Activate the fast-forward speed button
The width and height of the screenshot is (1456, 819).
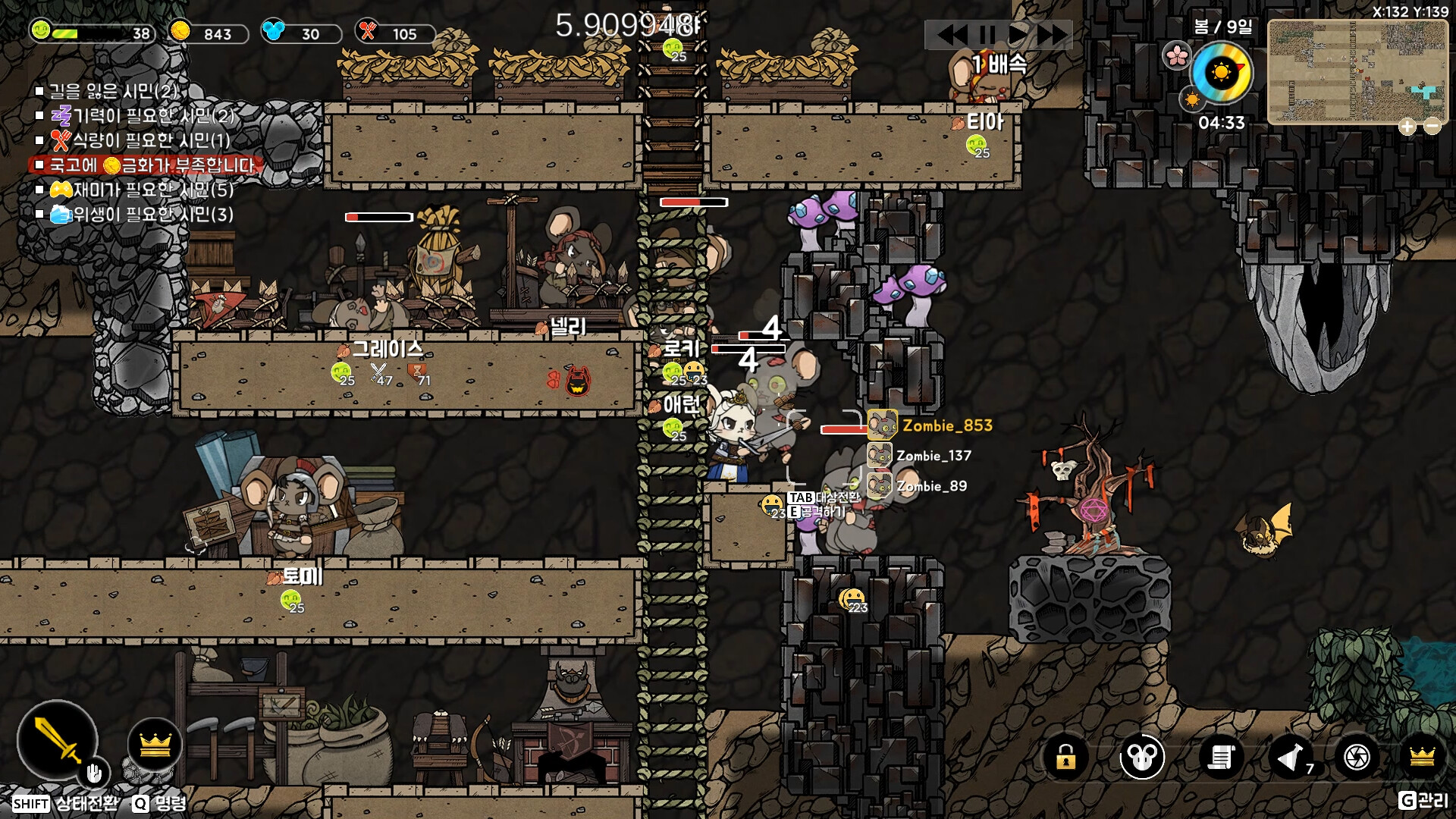point(1053,35)
